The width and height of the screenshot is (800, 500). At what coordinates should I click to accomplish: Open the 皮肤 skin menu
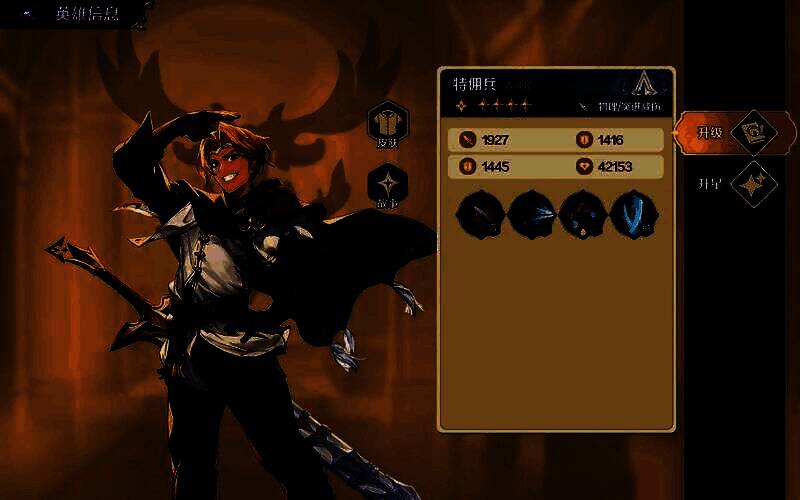(x=387, y=123)
